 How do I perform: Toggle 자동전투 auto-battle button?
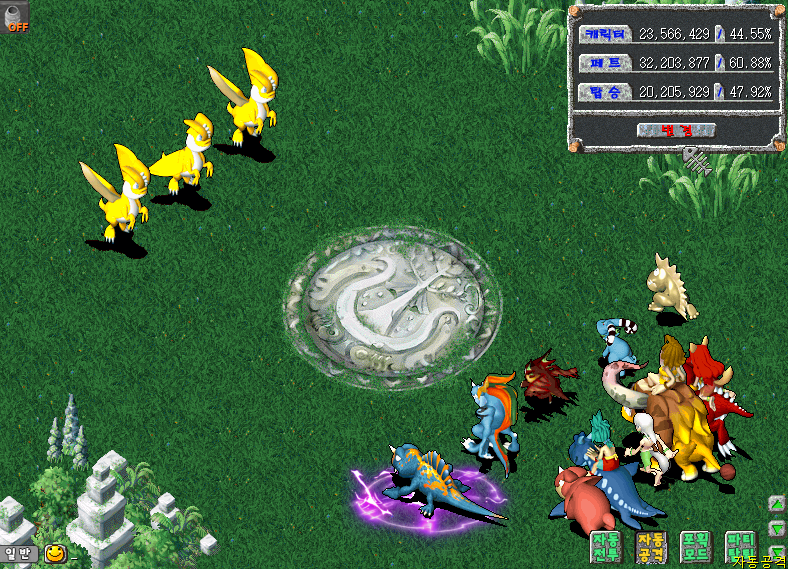(606, 545)
